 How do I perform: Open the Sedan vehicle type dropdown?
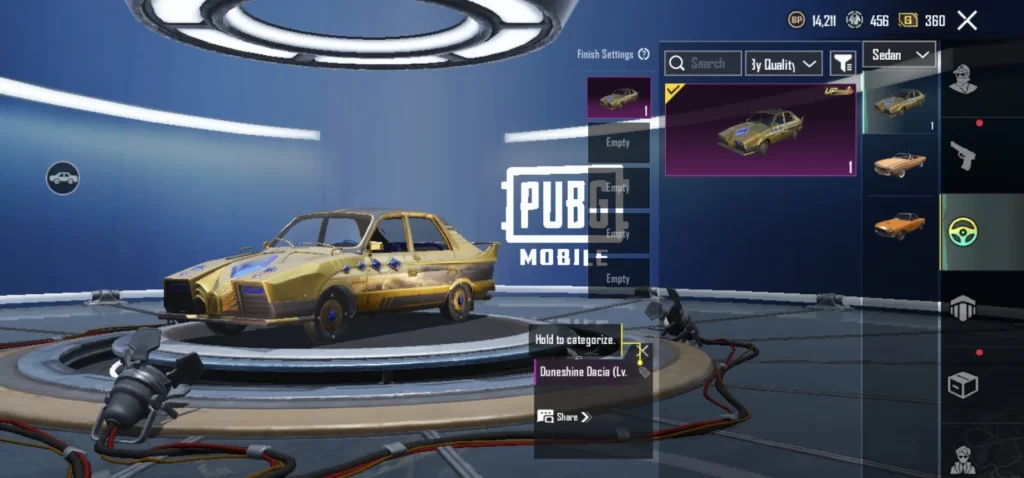click(899, 54)
